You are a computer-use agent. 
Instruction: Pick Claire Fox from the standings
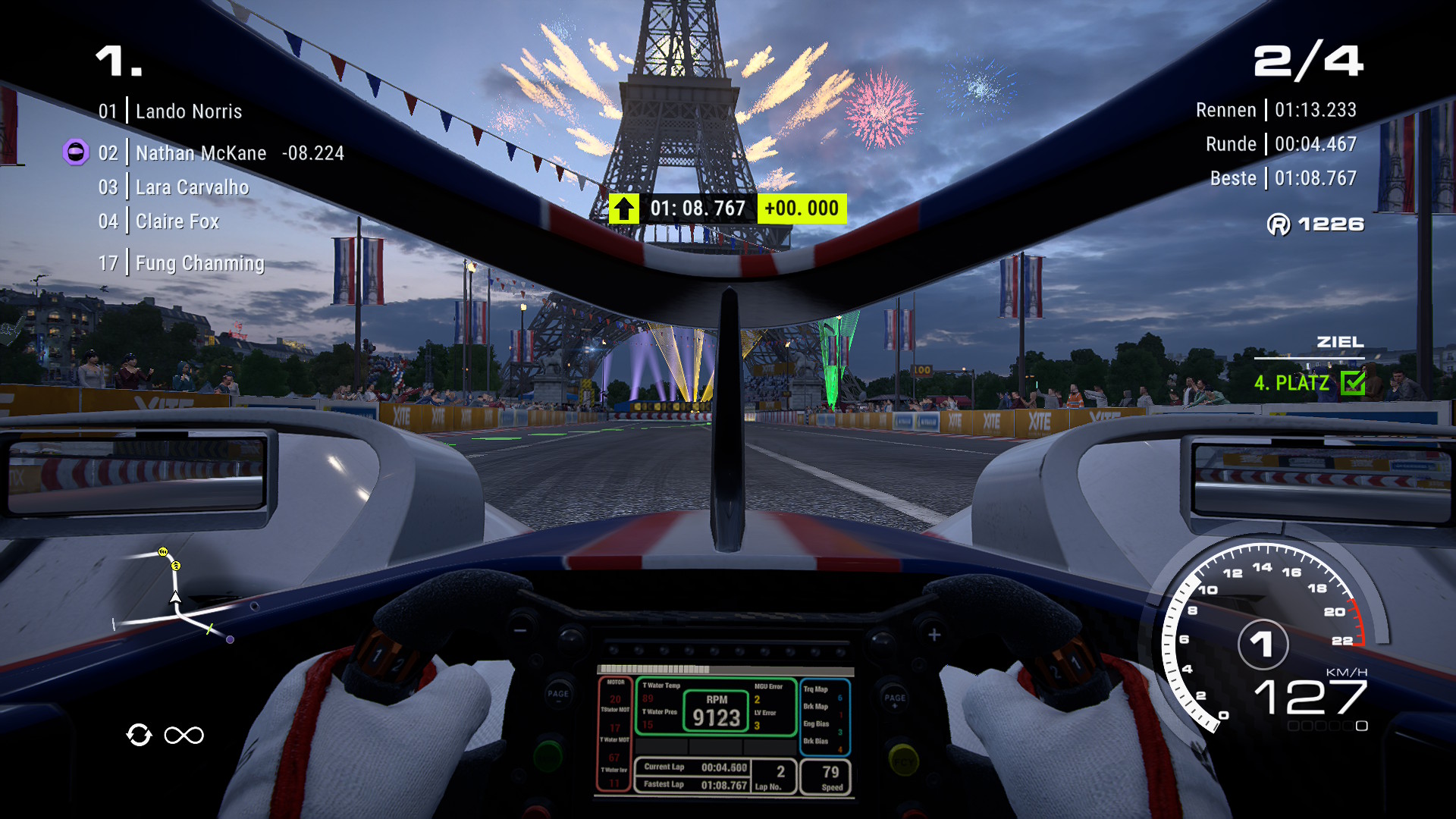pos(177,221)
